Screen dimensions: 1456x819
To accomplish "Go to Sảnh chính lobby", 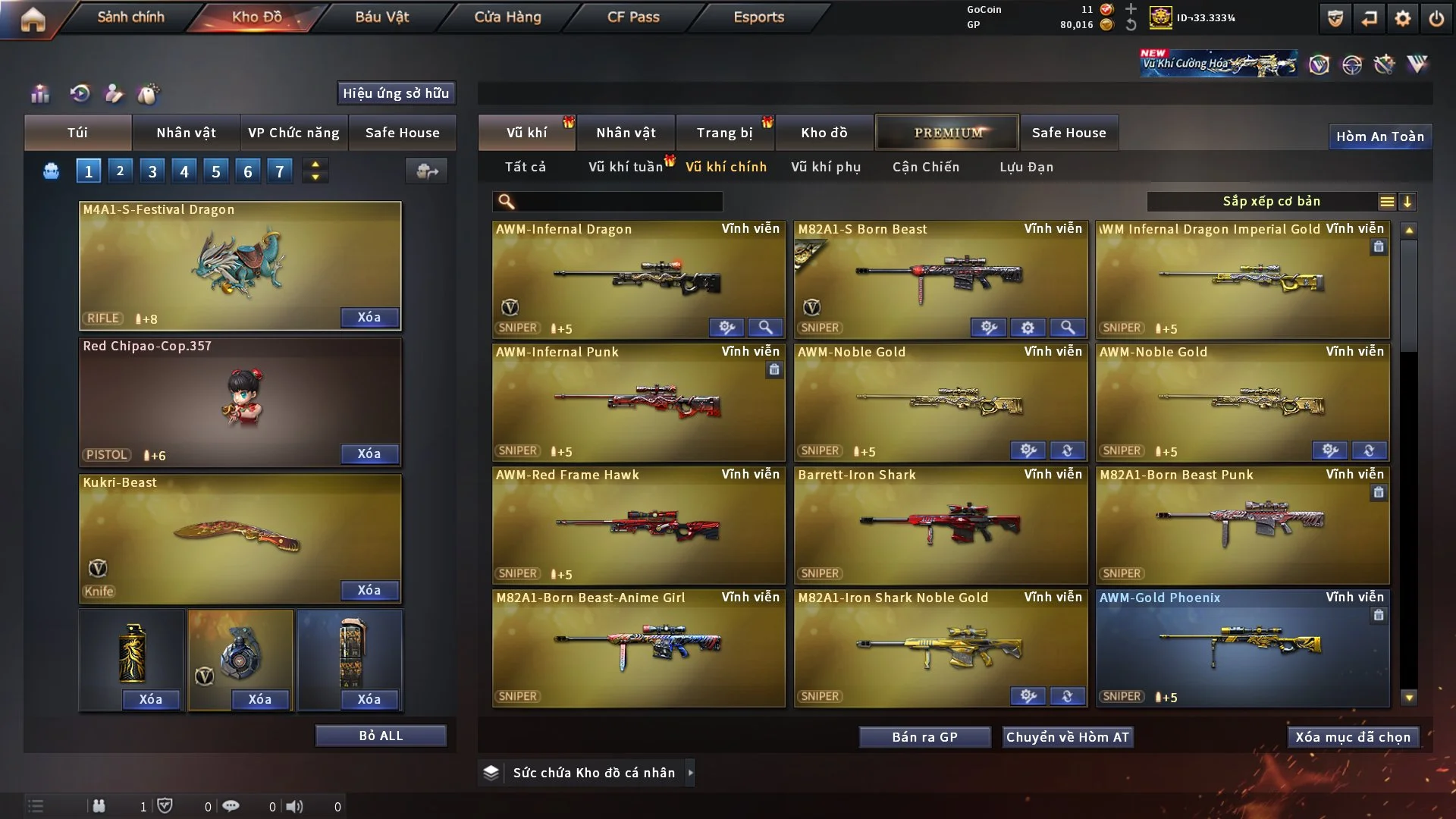I will [130, 17].
